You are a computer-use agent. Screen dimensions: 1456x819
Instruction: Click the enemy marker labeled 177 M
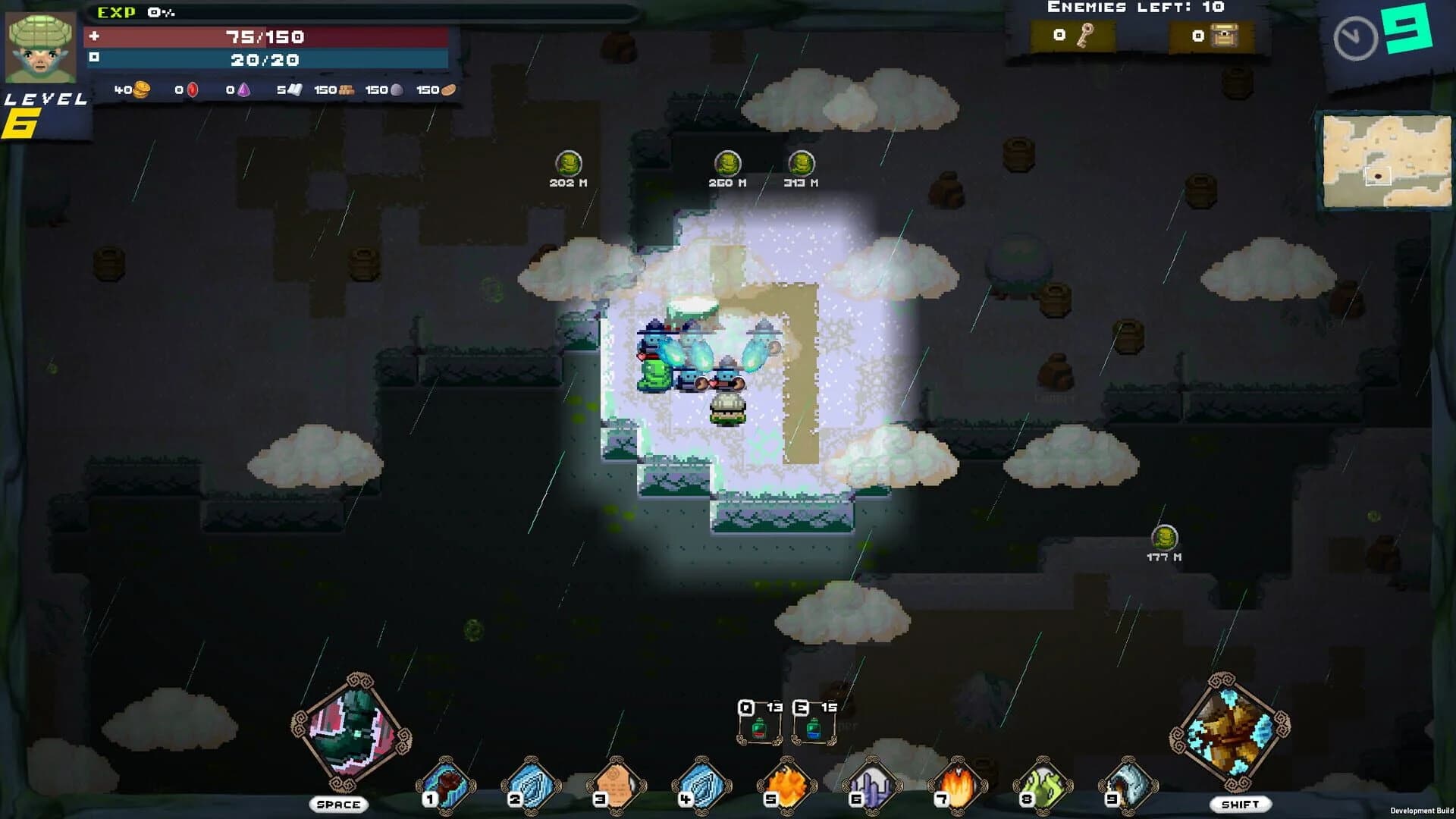click(1164, 538)
